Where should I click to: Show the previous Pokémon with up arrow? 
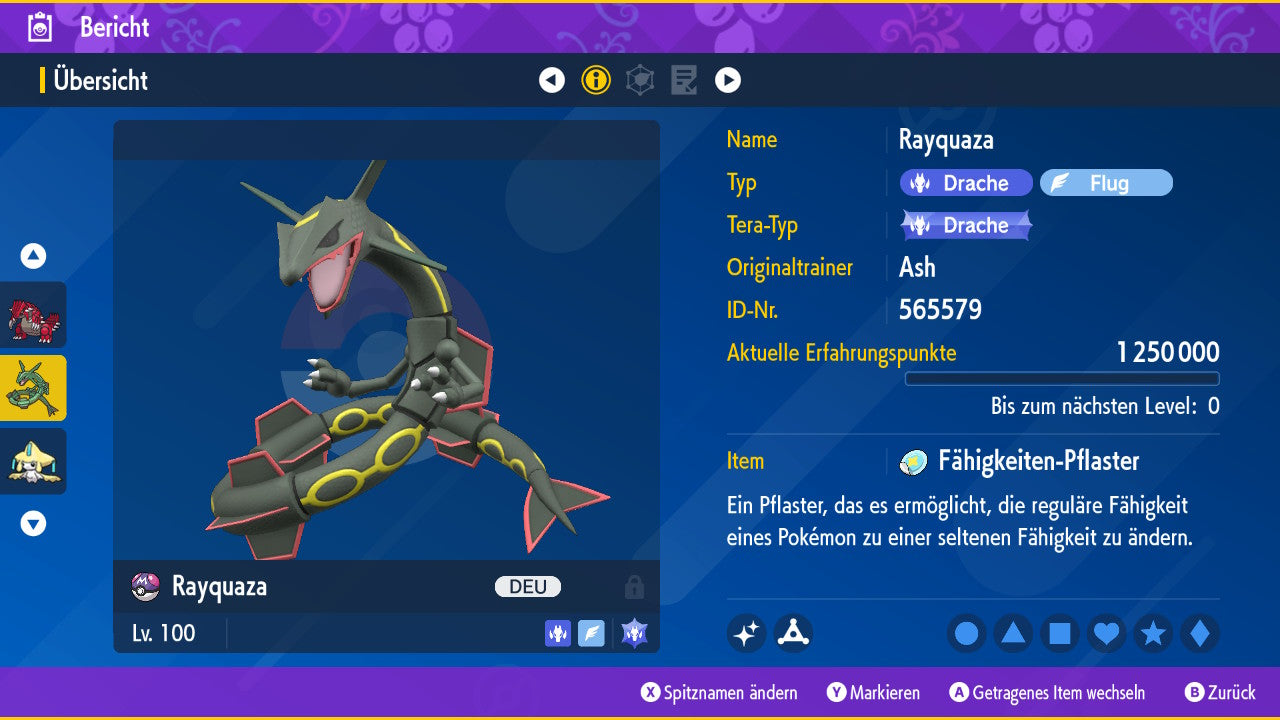coord(34,256)
